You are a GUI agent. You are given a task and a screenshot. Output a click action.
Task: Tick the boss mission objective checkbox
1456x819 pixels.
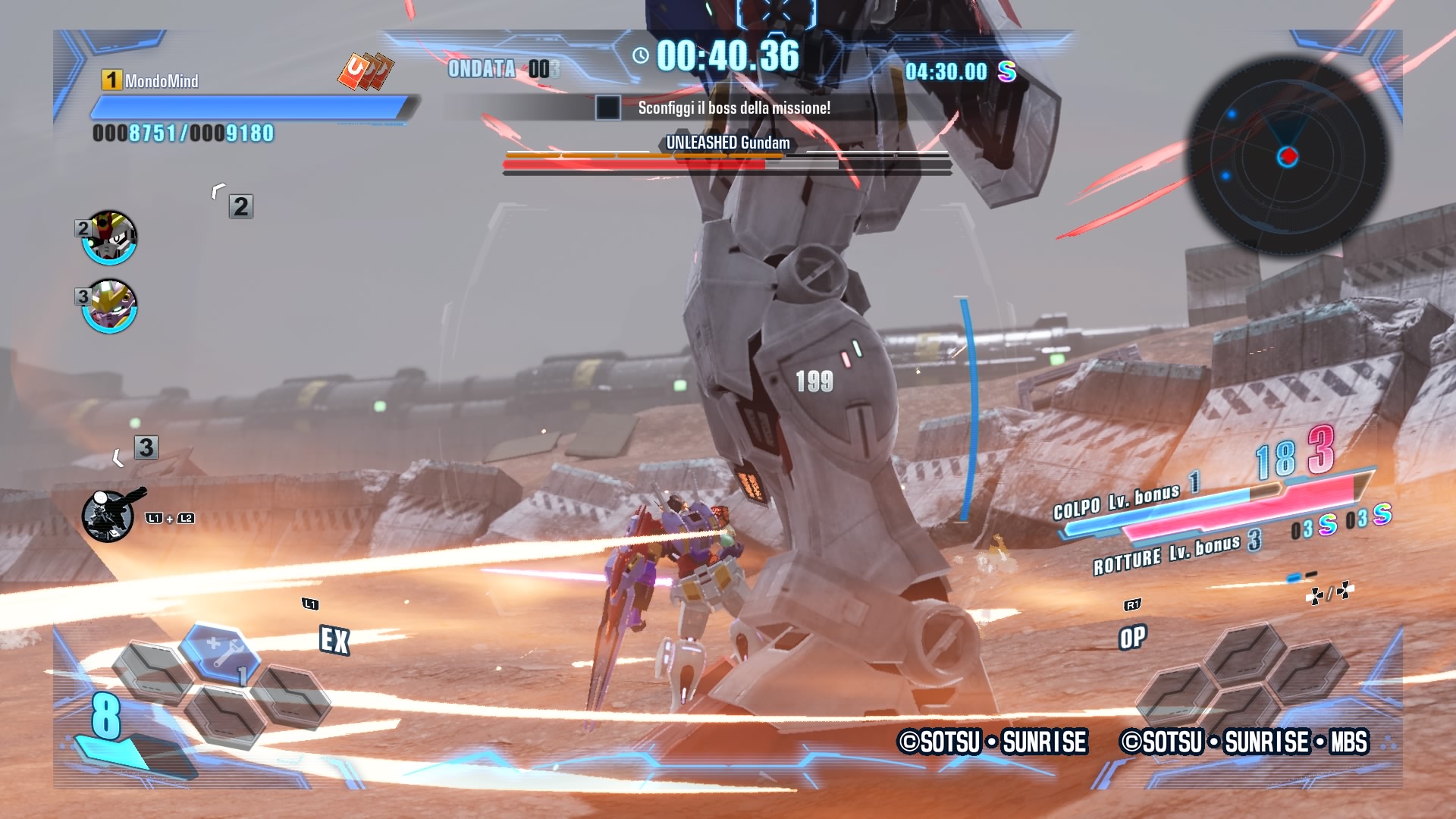[607, 108]
